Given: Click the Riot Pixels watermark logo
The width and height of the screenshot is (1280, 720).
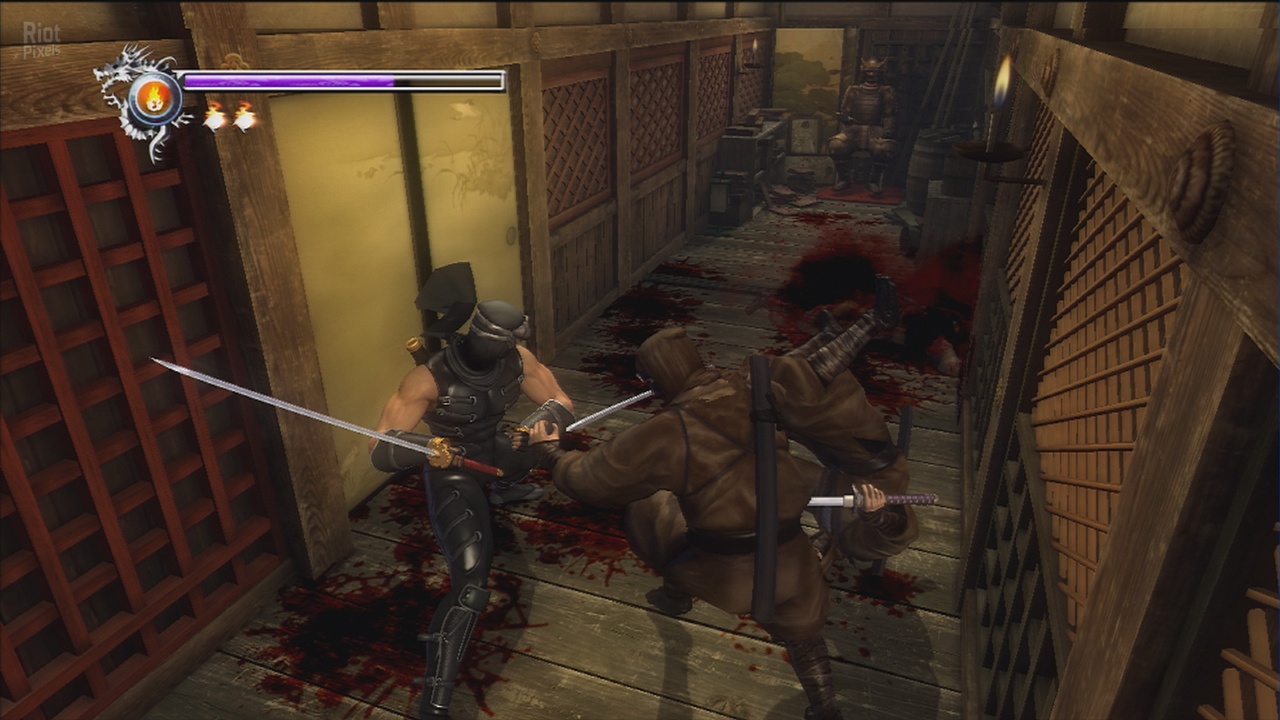Looking at the screenshot, I should (x=41, y=39).
